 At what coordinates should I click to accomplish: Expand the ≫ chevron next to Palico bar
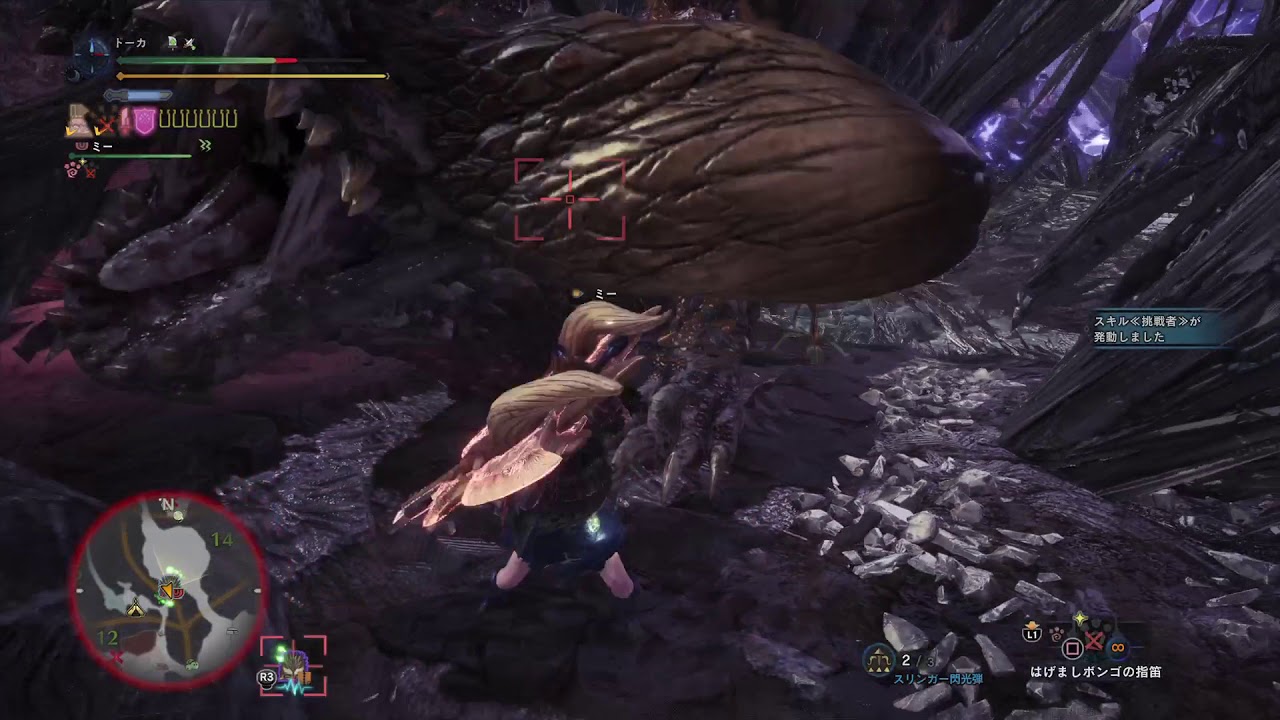click(x=205, y=146)
